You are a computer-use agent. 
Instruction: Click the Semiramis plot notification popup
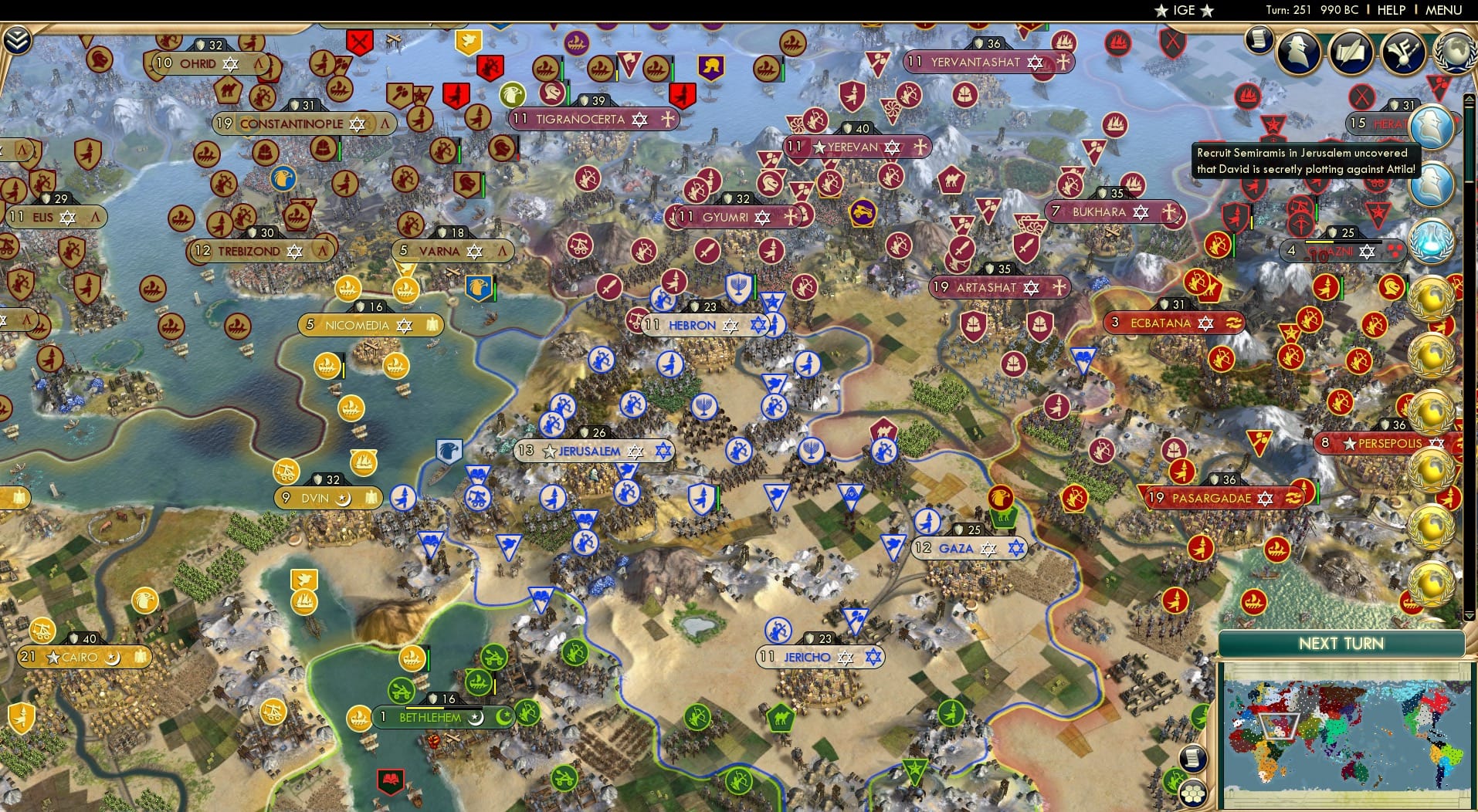pos(1305,160)
